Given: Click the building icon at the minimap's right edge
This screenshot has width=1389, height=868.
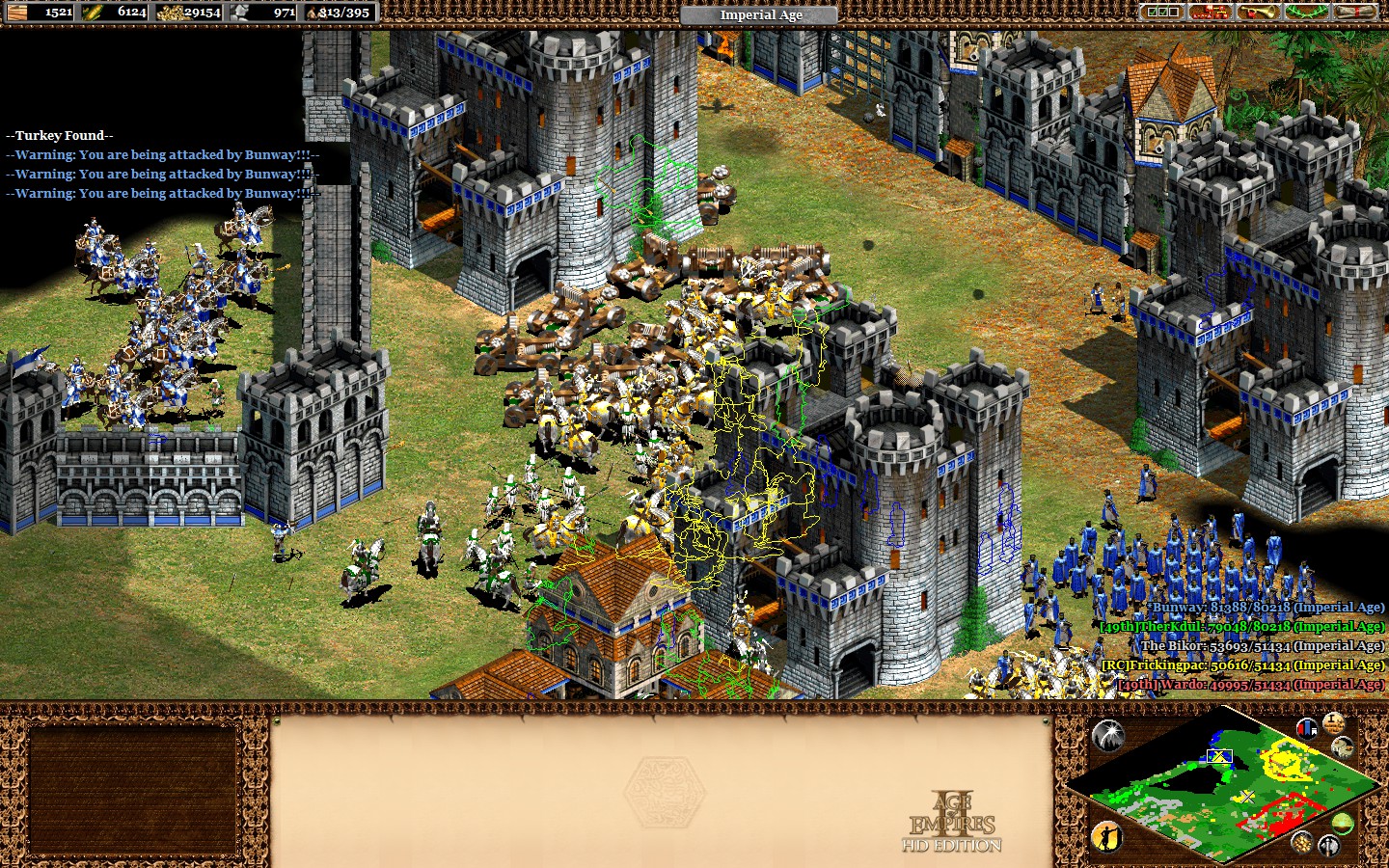Looking at the screenshot, I should (x=1342, y=747).
